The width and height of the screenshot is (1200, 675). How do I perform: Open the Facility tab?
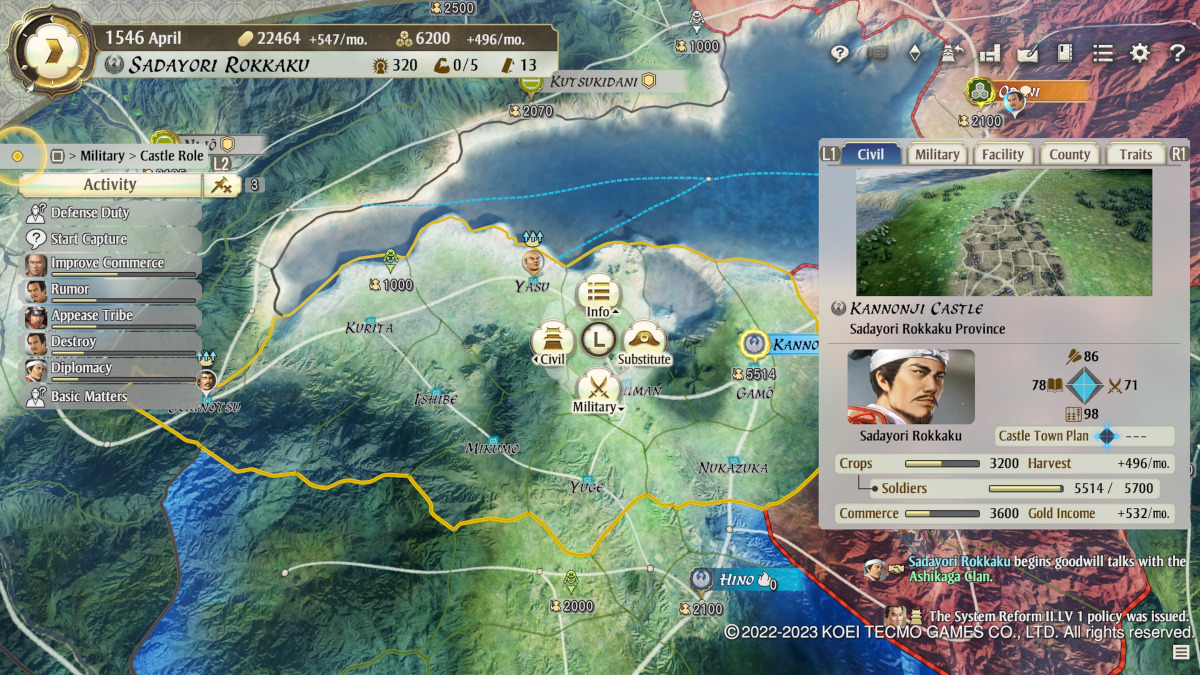pos(1002,154)
